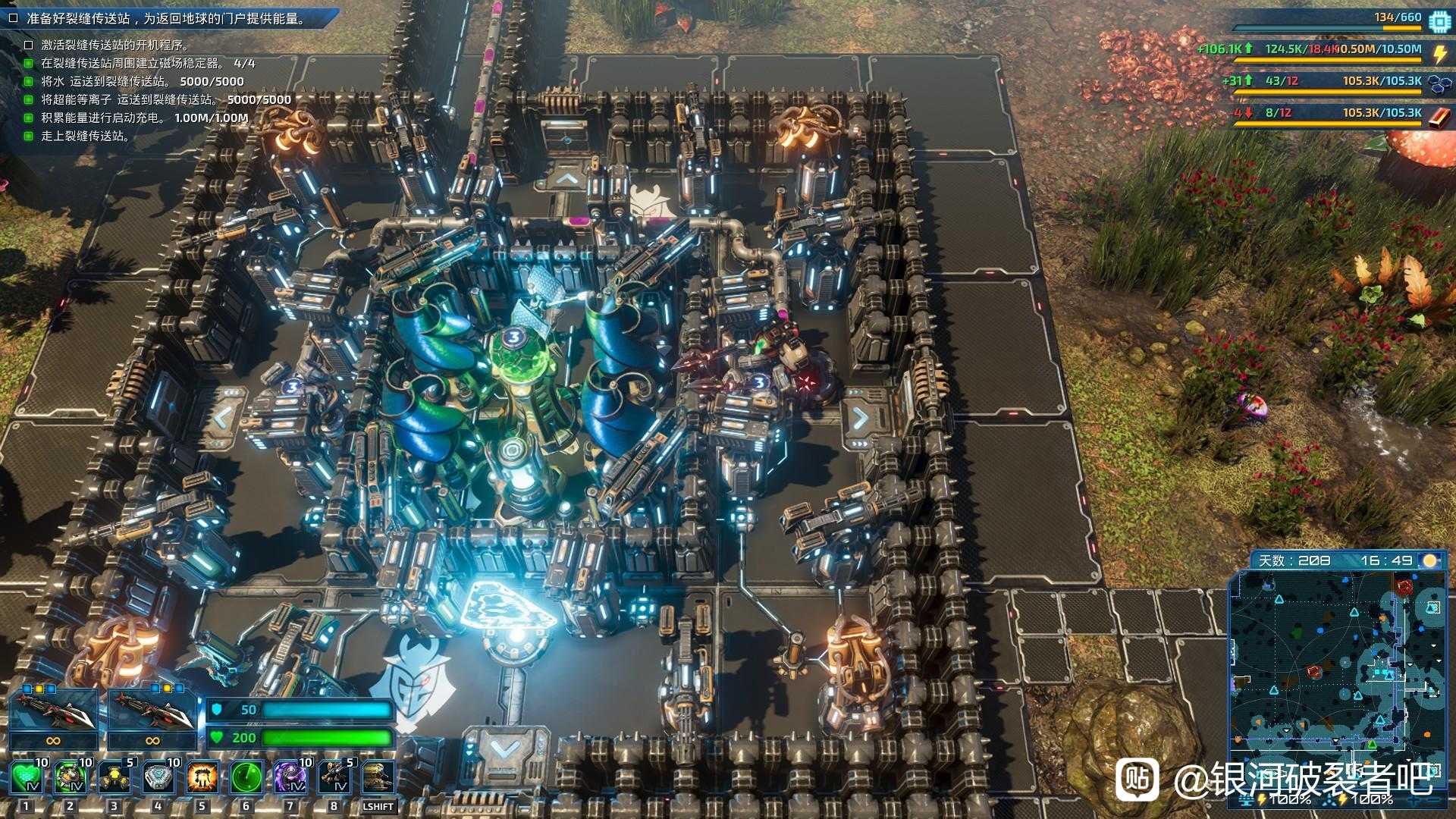Click the yellow lightning energy icon
This screenshot has height=819, width=1456.
(x=1439, y=52)
